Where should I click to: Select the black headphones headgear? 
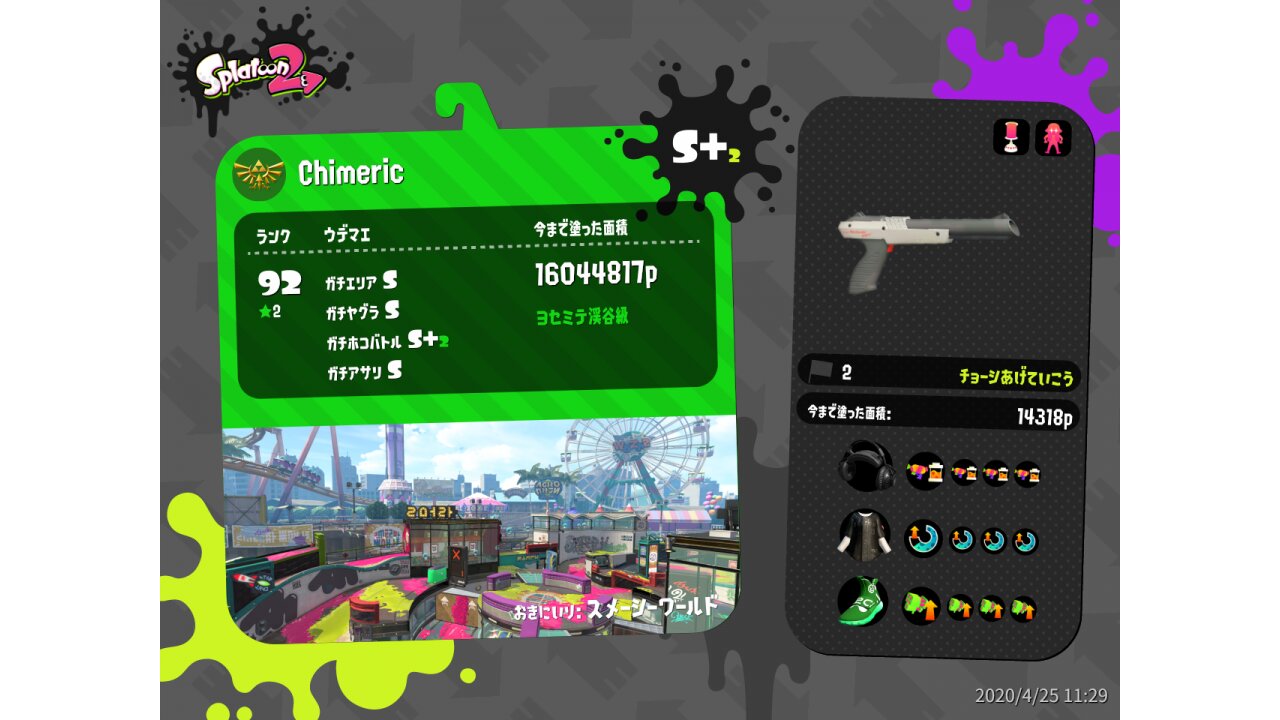pos(865,466)
